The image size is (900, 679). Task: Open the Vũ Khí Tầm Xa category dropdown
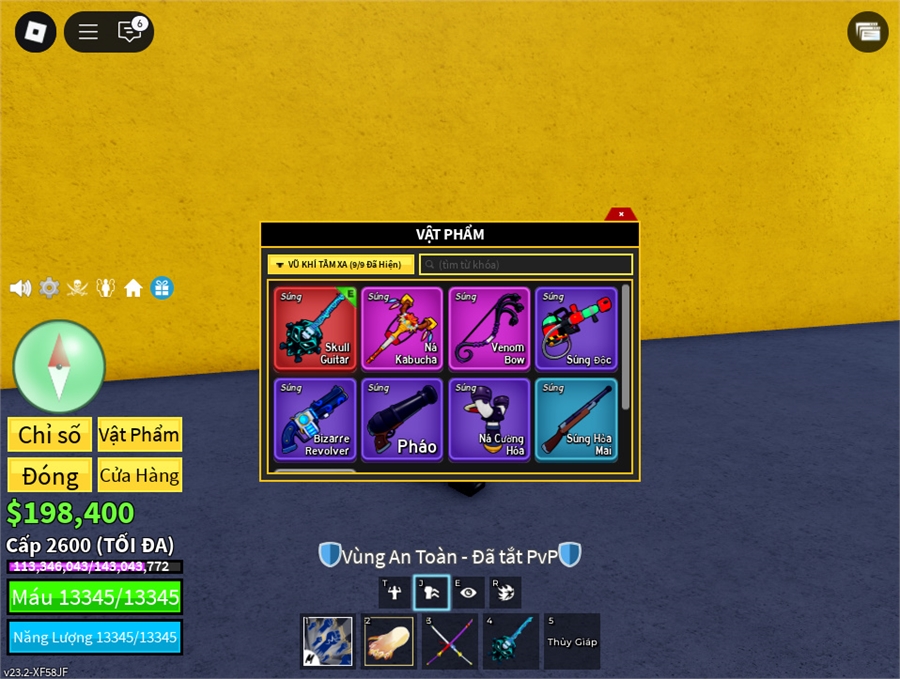(340, 265)
